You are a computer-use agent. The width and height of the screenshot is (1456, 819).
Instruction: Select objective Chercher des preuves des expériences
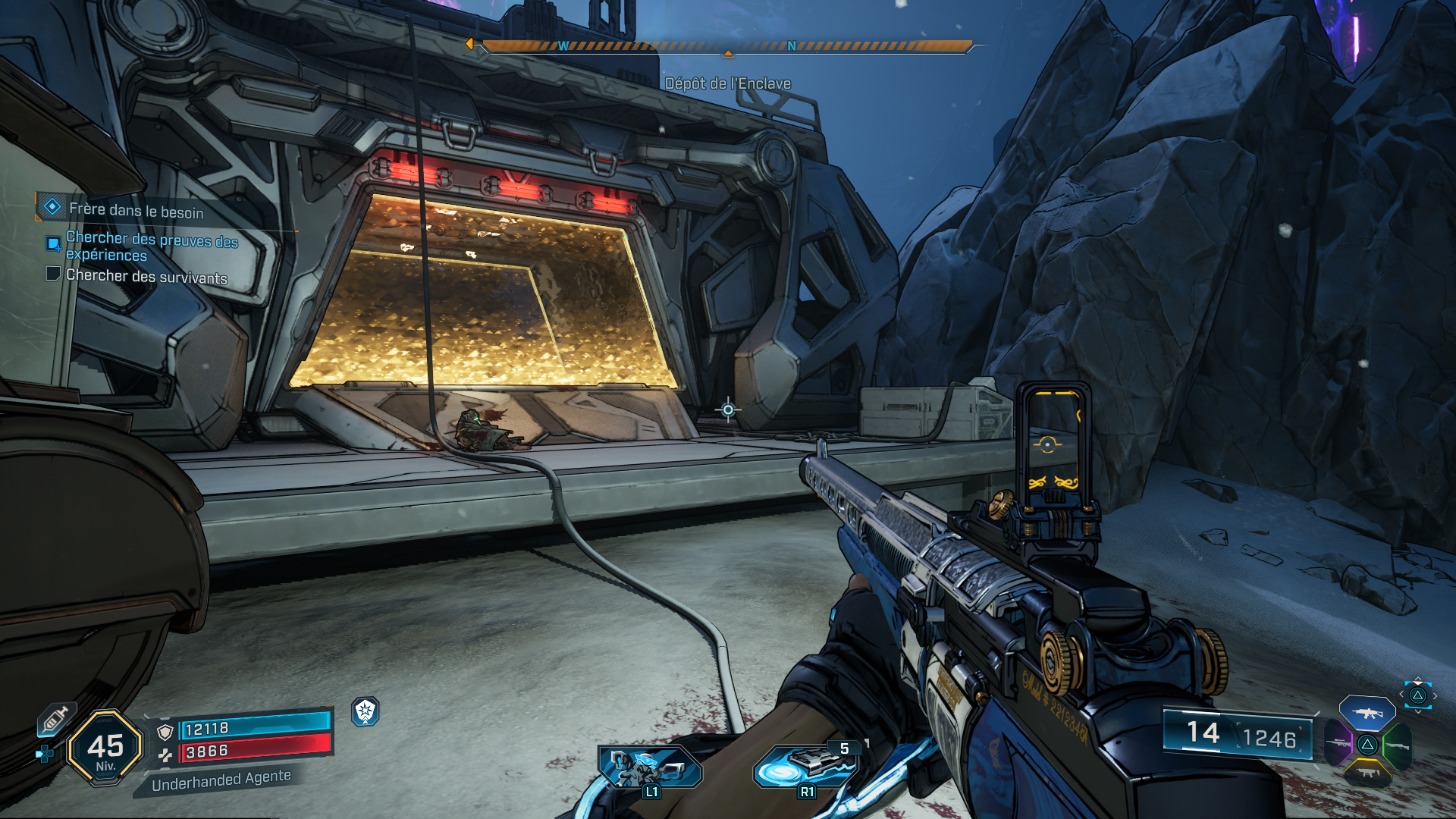click(152, 246)
